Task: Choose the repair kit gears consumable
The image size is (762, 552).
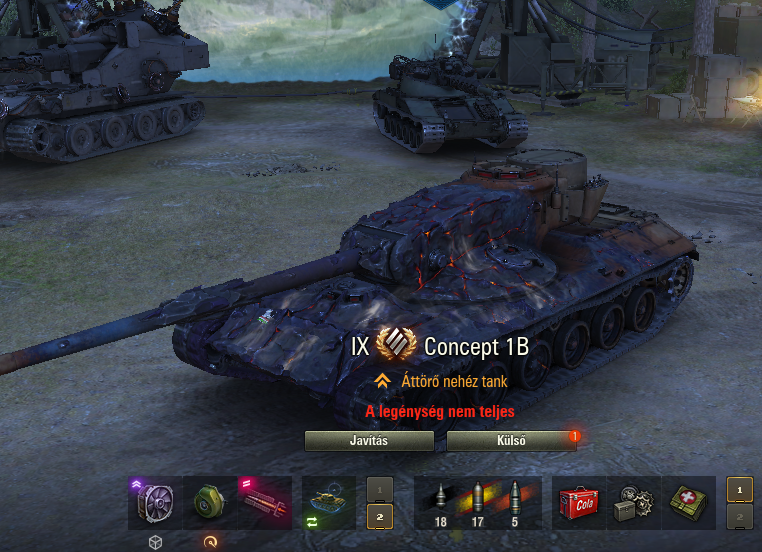Action: [x=633, y=502]
